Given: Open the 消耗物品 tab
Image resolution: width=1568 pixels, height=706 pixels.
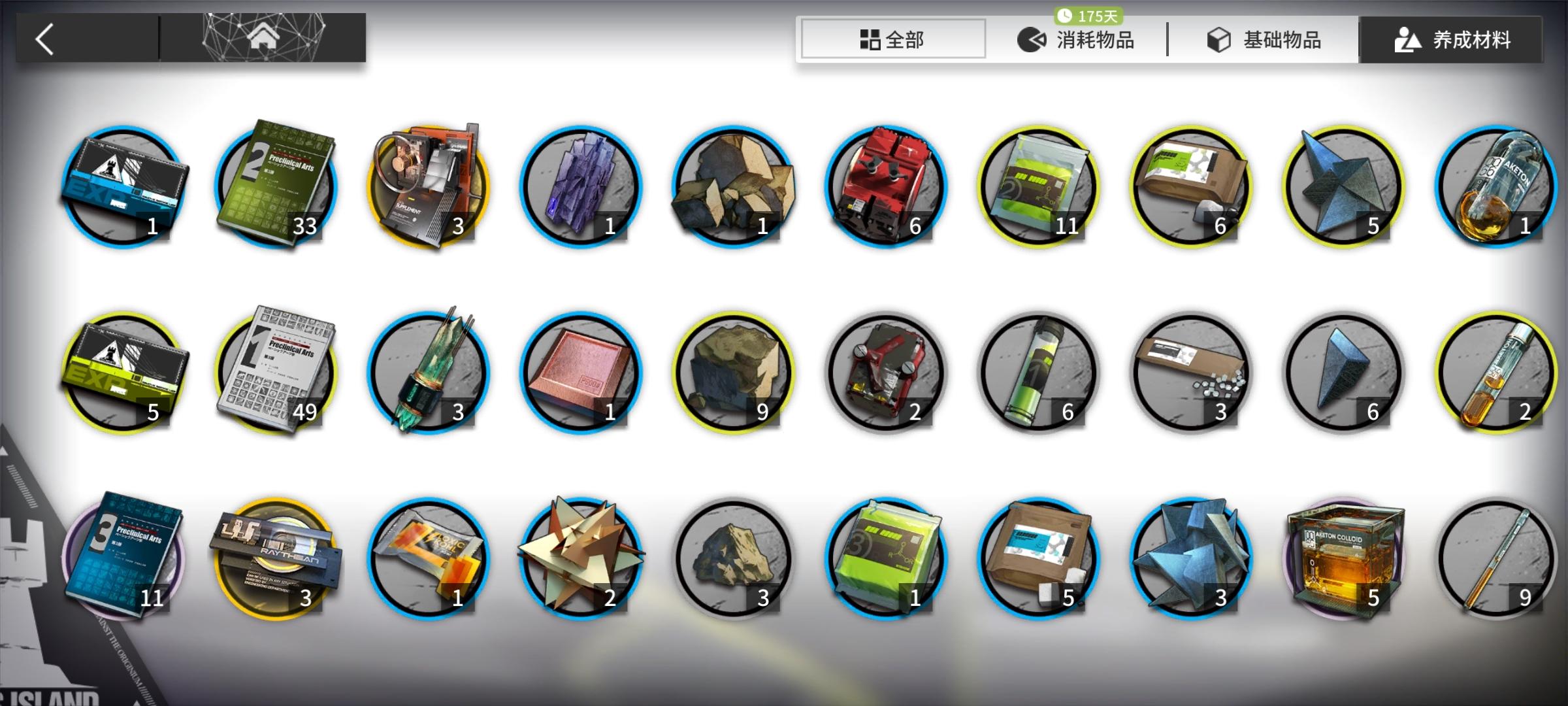Looking at the screenshot, I should [1085, 39].
